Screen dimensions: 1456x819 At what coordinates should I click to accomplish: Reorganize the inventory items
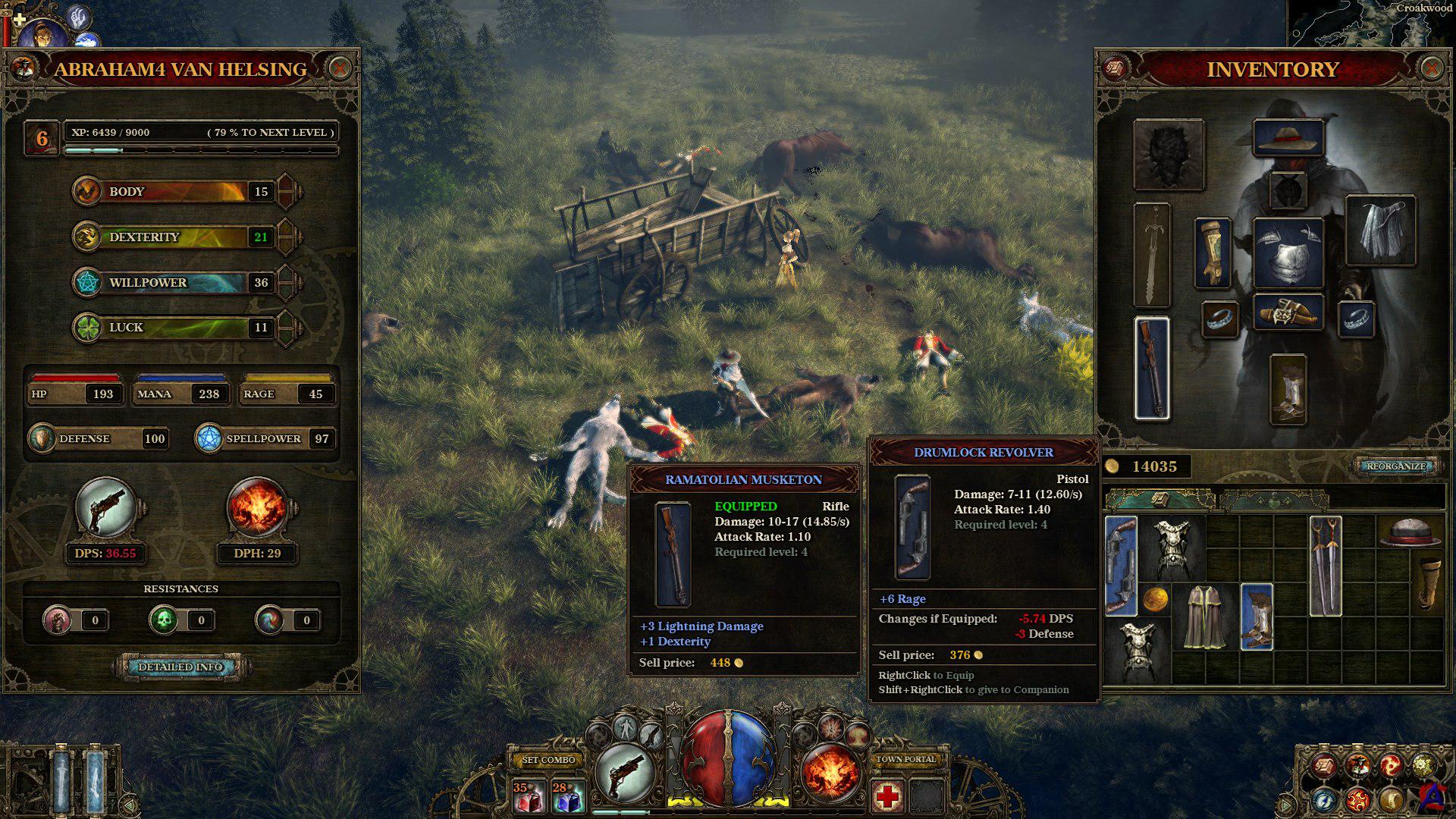coord(1396,466)
